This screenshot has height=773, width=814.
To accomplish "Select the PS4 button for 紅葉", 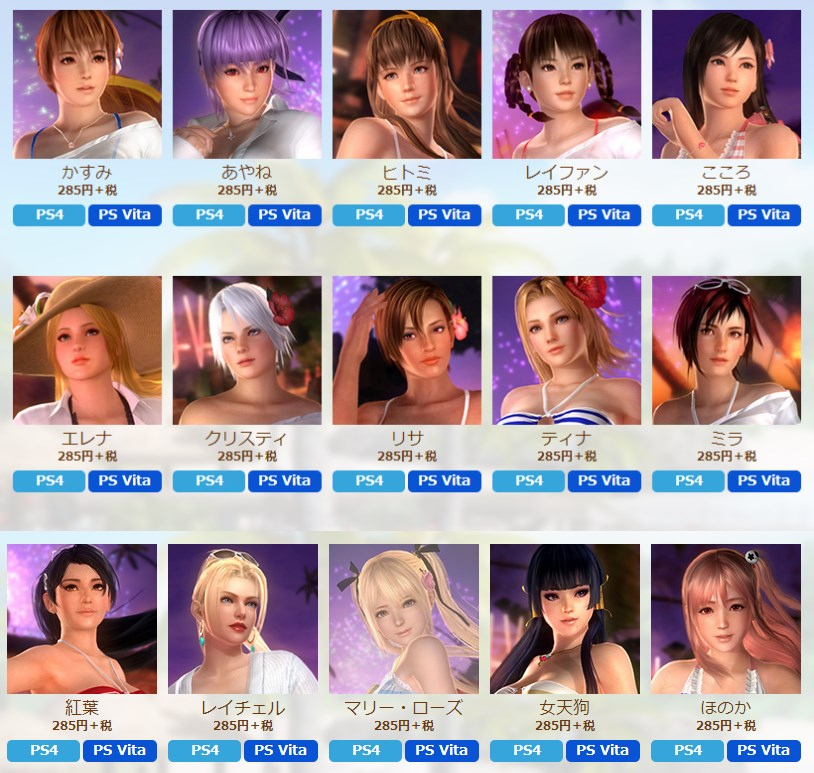I will coord(43,750).
